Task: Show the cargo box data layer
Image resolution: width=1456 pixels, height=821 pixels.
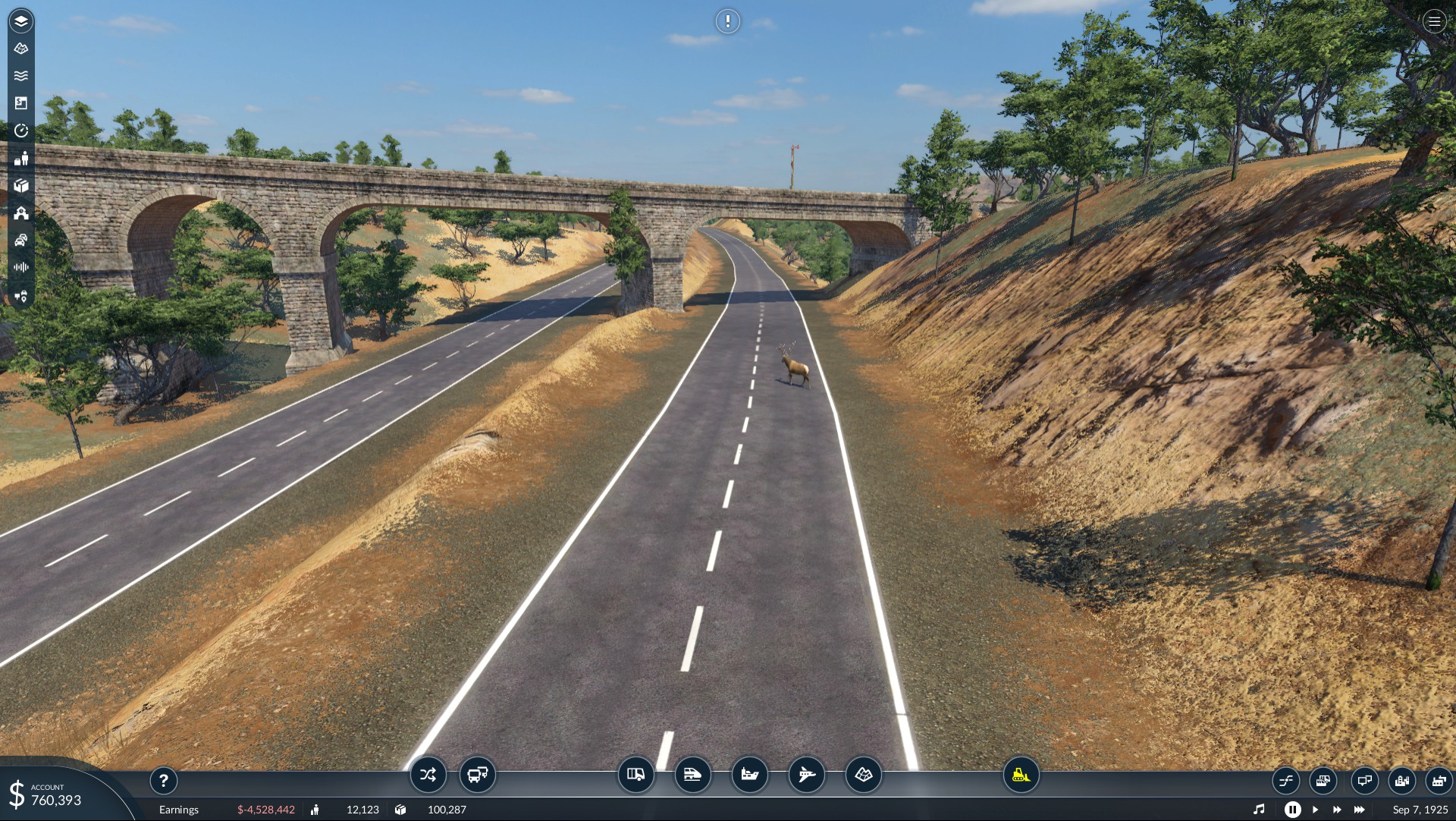Action: point(21,186)
